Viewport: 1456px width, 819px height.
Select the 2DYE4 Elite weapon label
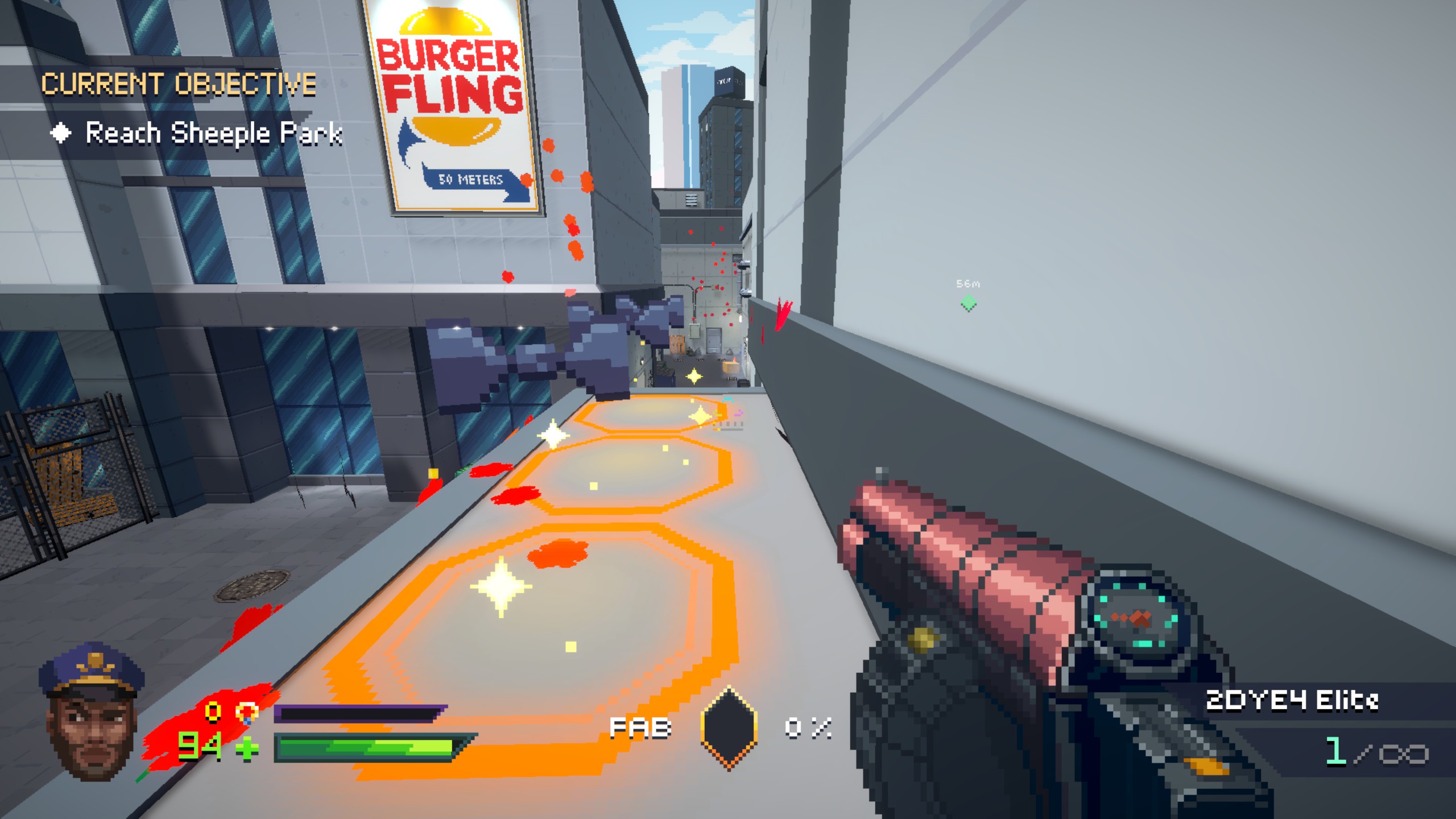(x=1292, y=701)
